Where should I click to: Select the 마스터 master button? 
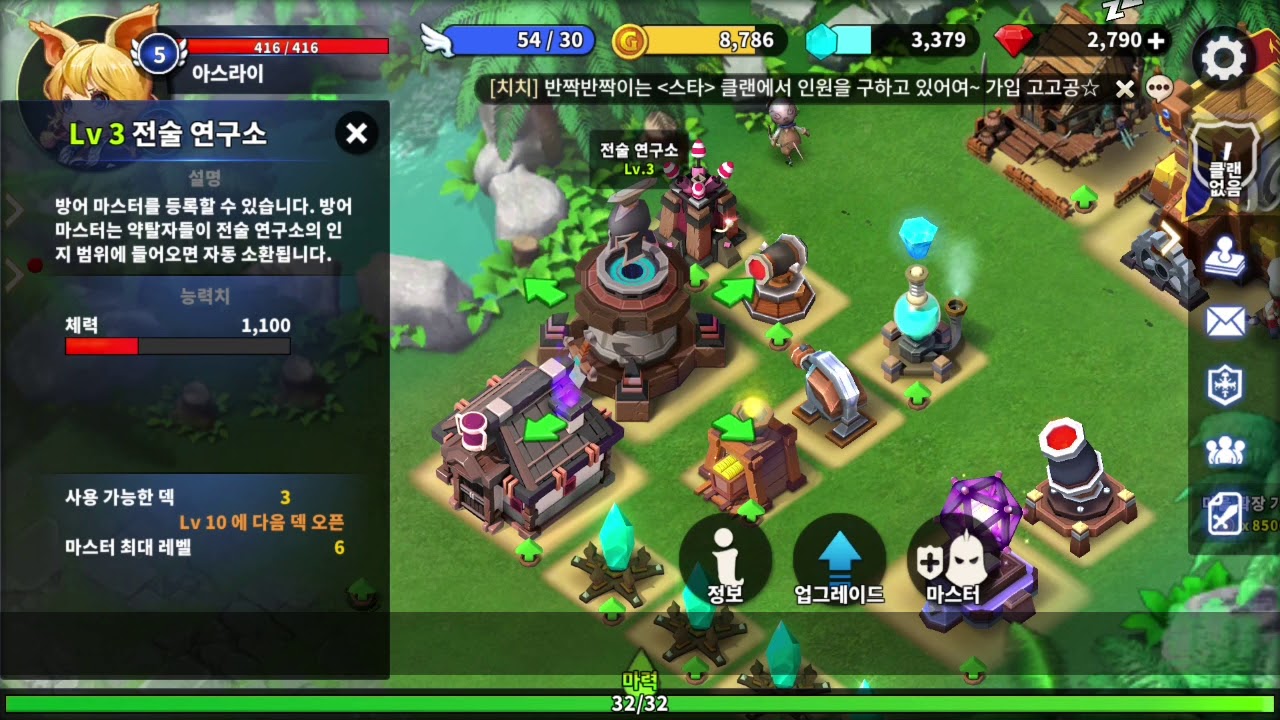[x=953, y=562]
